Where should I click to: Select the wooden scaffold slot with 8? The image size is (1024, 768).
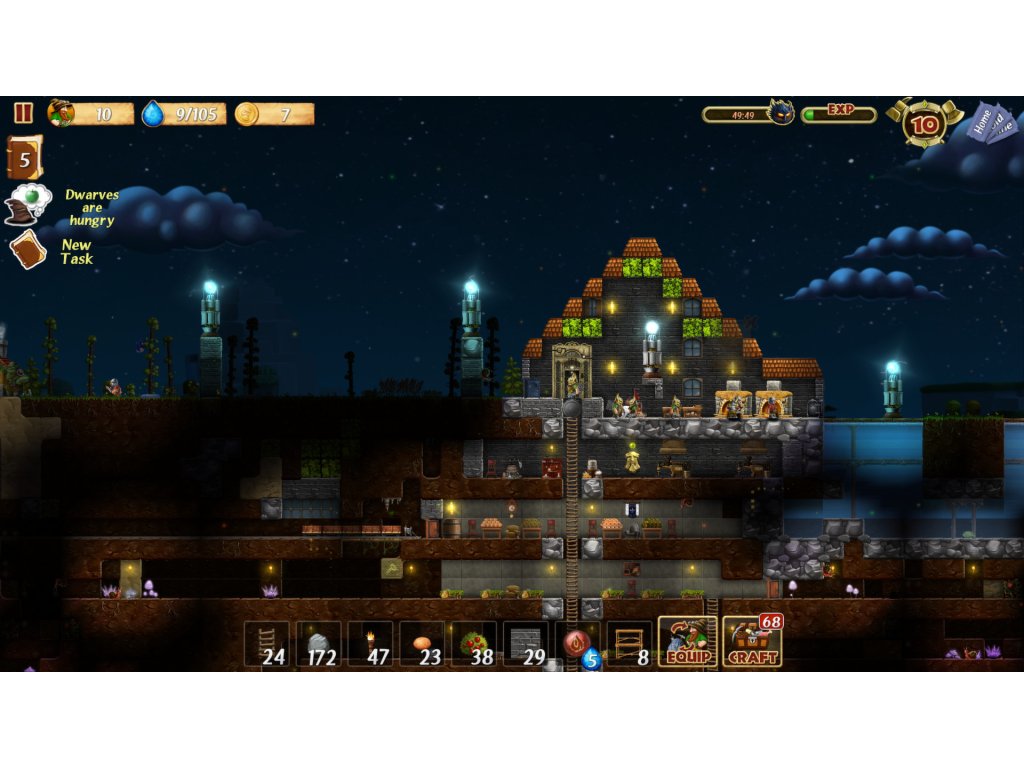[629, 644]
